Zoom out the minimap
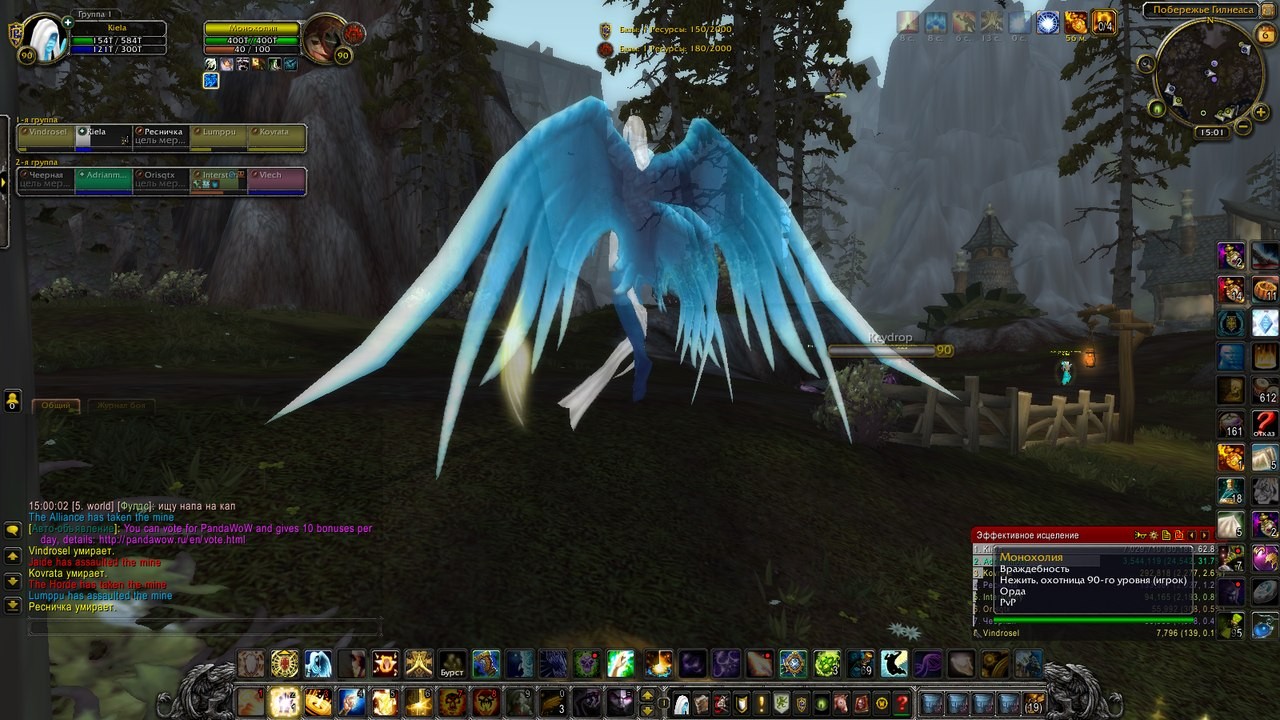Viewport: 1280px width, 720px height. (1243, 127)
